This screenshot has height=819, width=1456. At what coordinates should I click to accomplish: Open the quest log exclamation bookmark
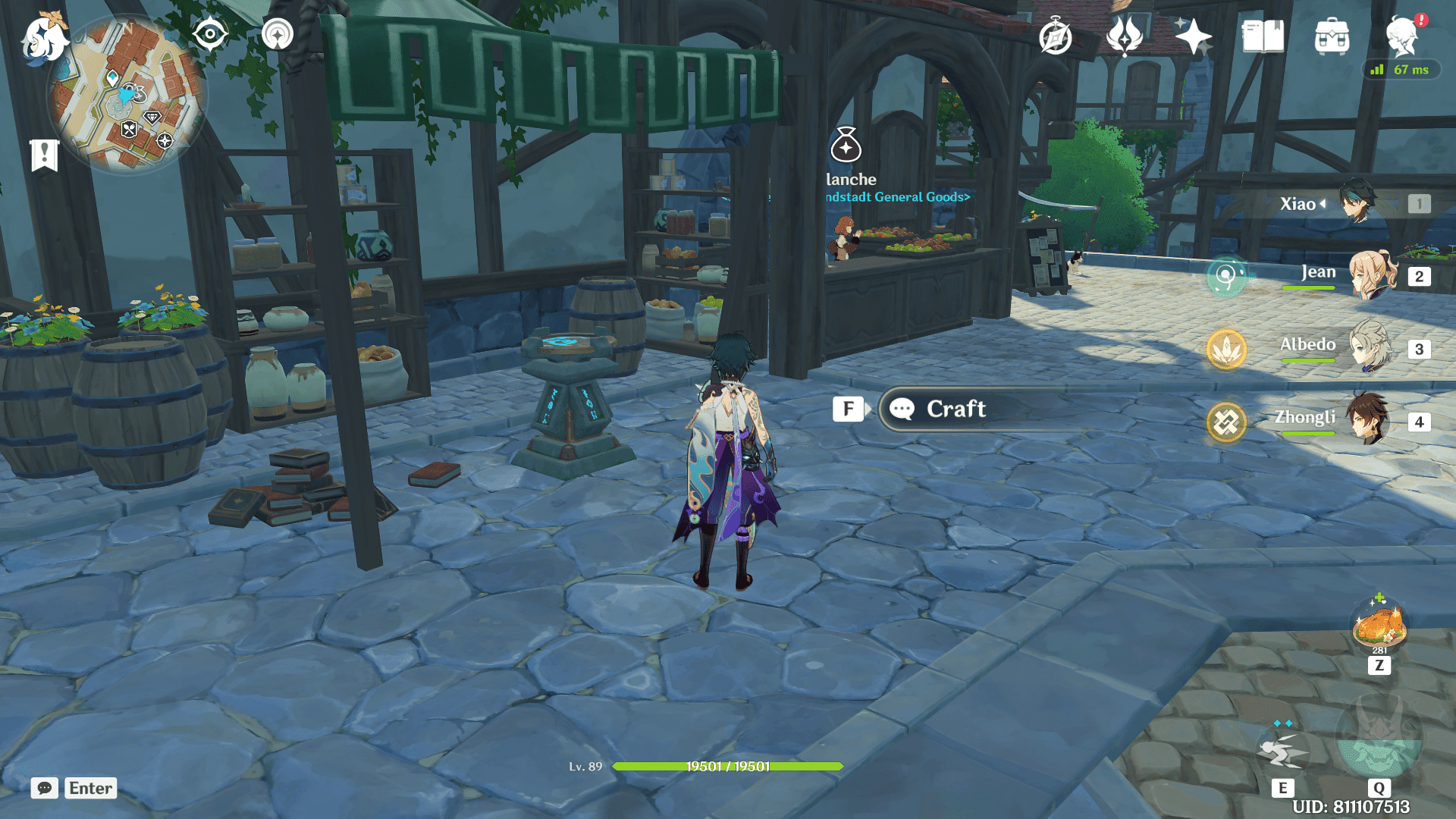(x=44, y=155)
